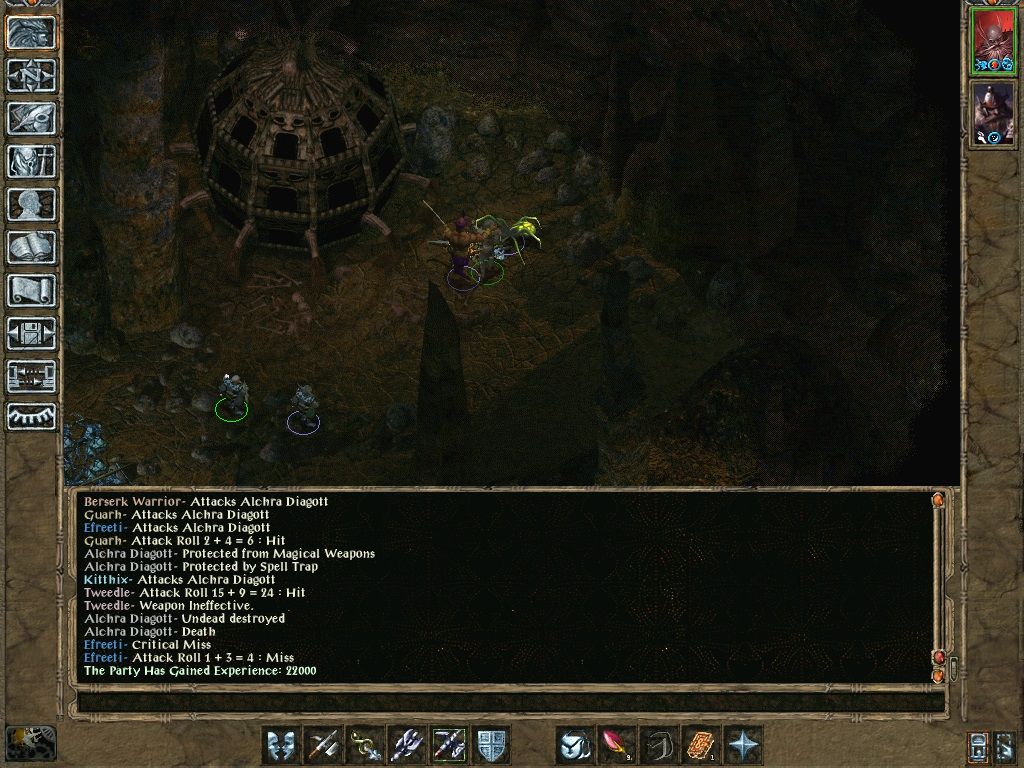Open the priest scroll screen
Screen dimensions: 1024x768
tap(32, 290)
